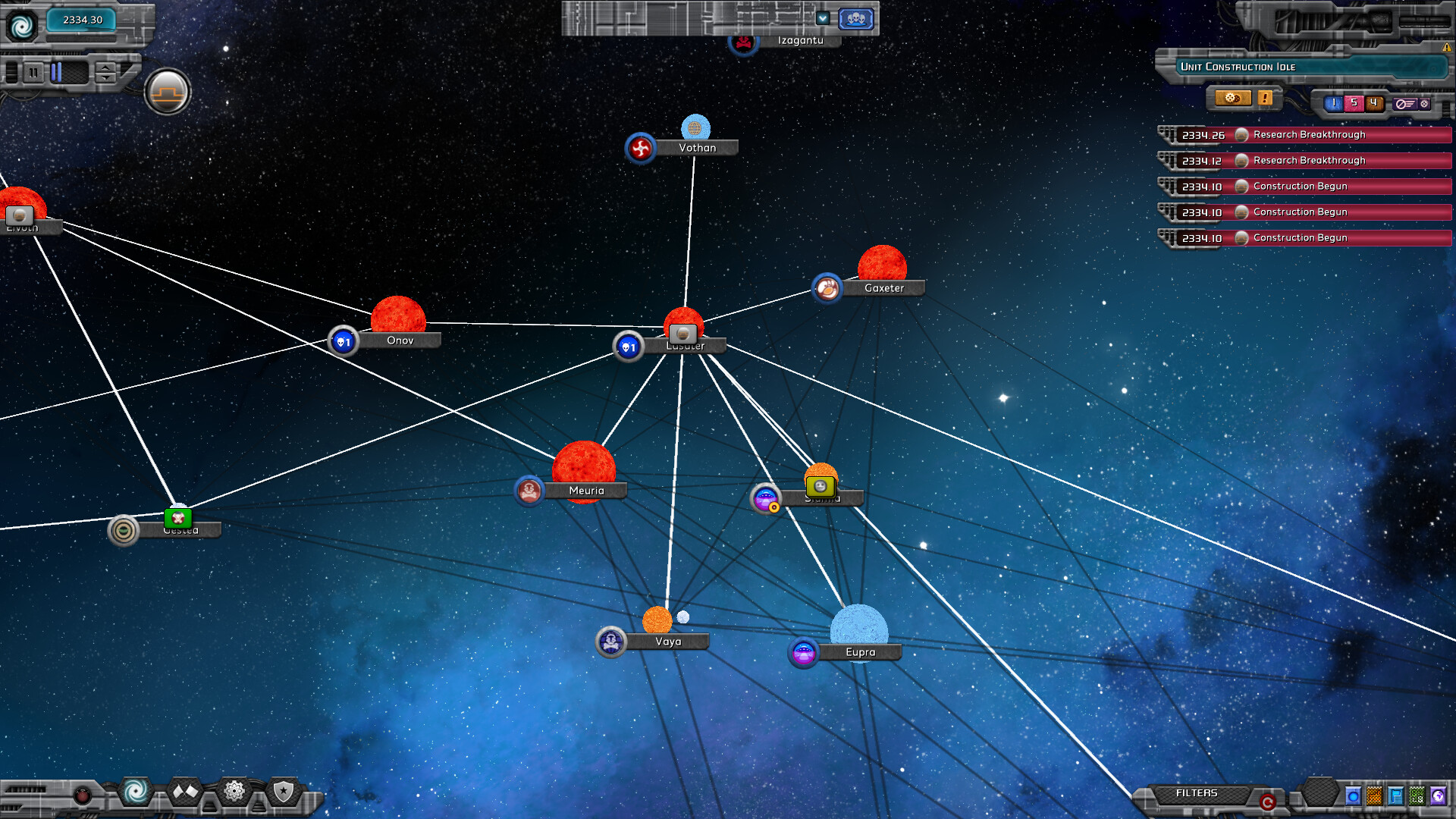Screen dimensions: 1456x819
Task: Open notification settings via the purple gear icon
Action: click(x=1423, y=103)
